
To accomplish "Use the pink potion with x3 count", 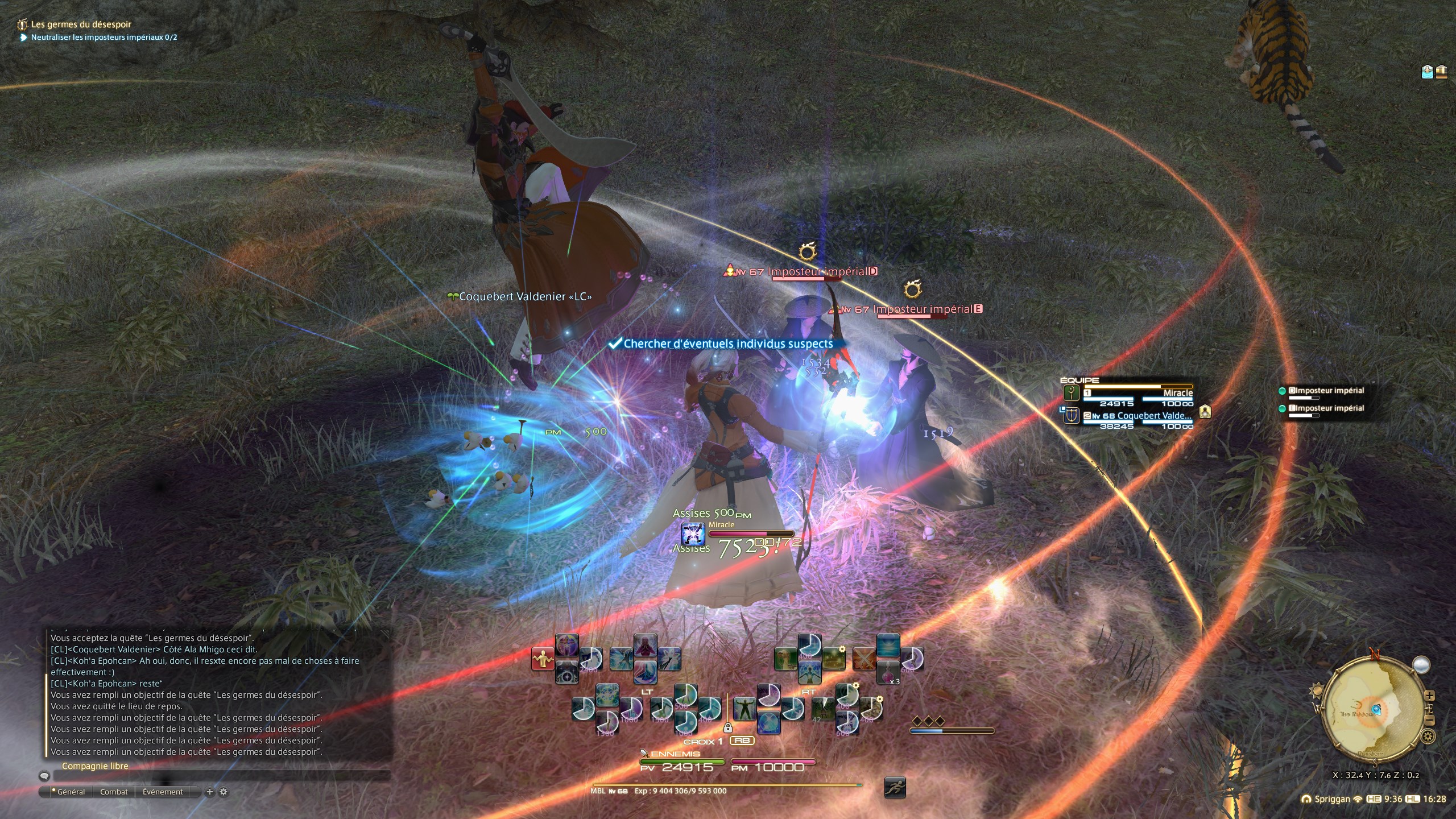I will click(888, 673).
